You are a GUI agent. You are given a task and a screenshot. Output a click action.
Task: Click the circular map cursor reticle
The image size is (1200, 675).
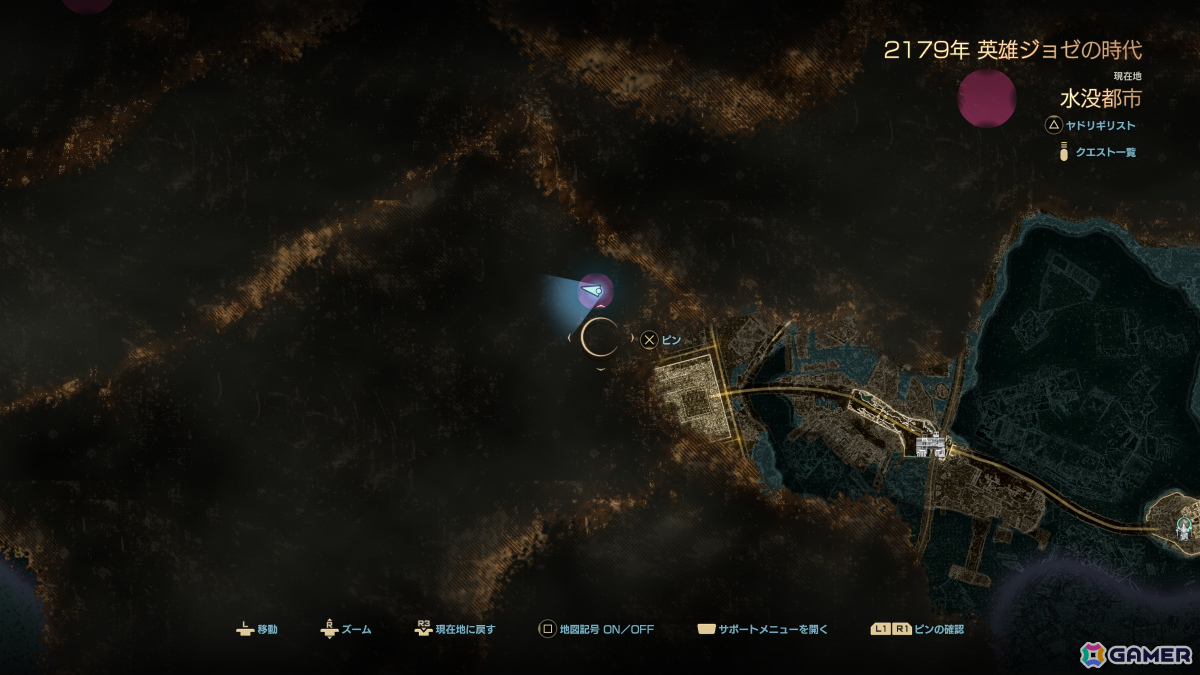pos(600,338)
